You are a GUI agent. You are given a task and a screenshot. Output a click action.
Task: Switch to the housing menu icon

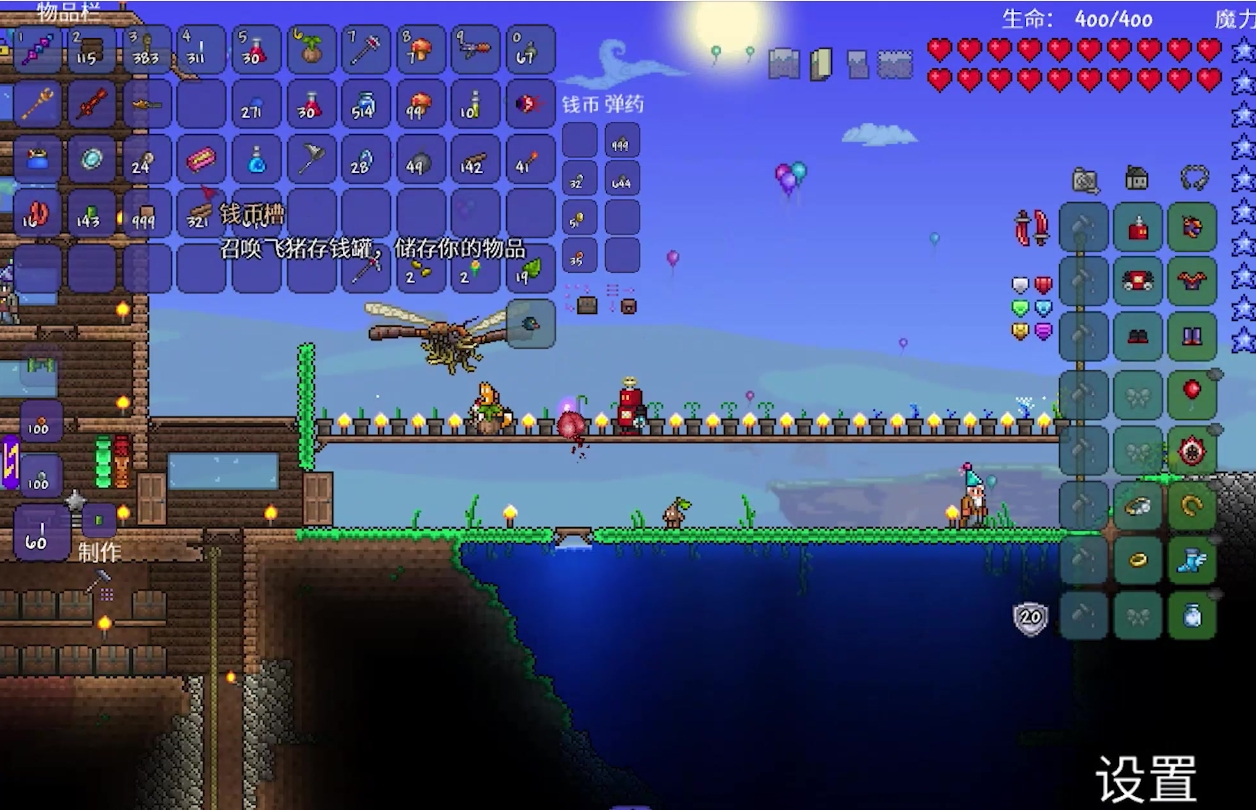[x=1137, y=178]
